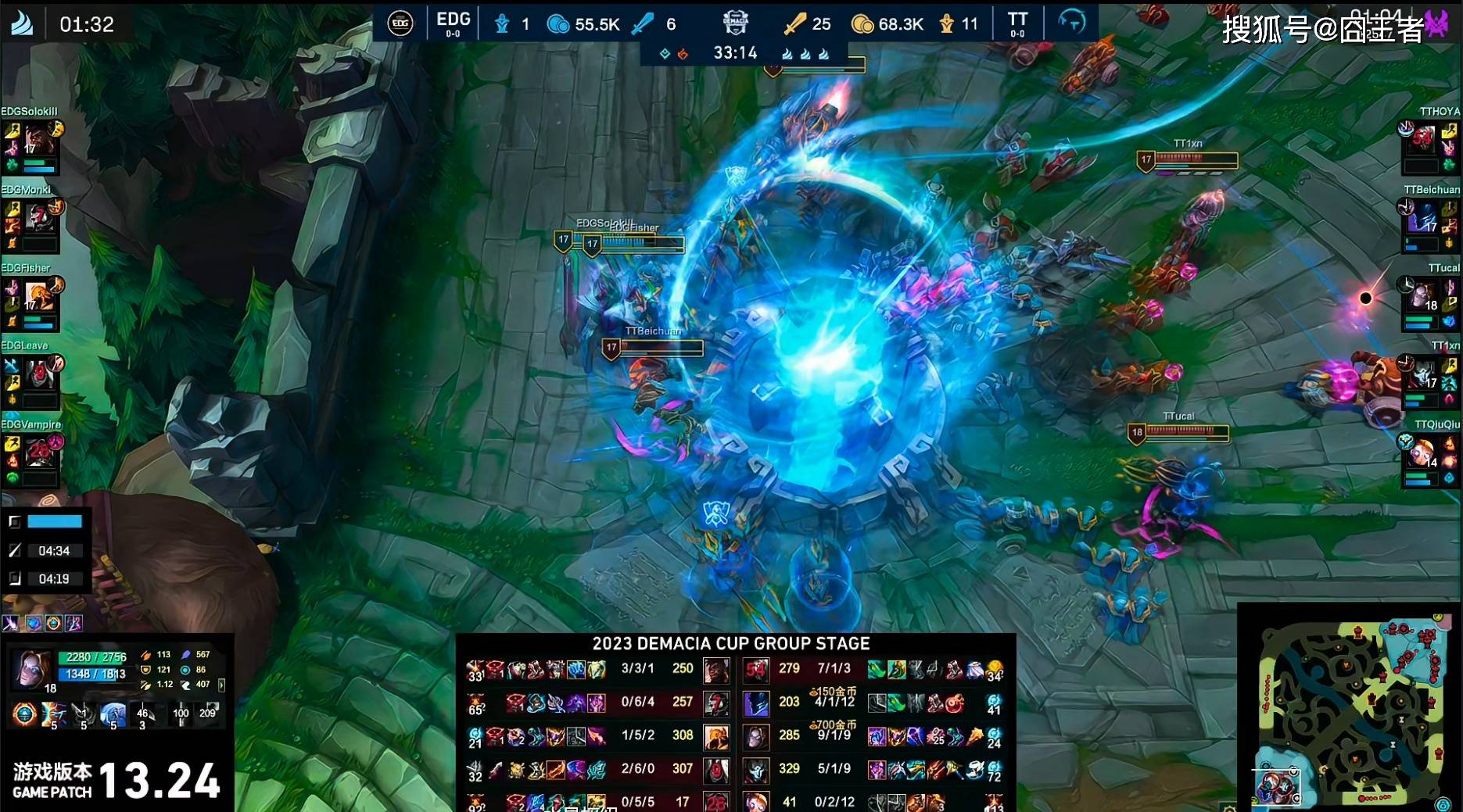Viewport: 1463px width, 812px height.
Task: Select EDGVampire's player portrait
Action: (38, 453)
